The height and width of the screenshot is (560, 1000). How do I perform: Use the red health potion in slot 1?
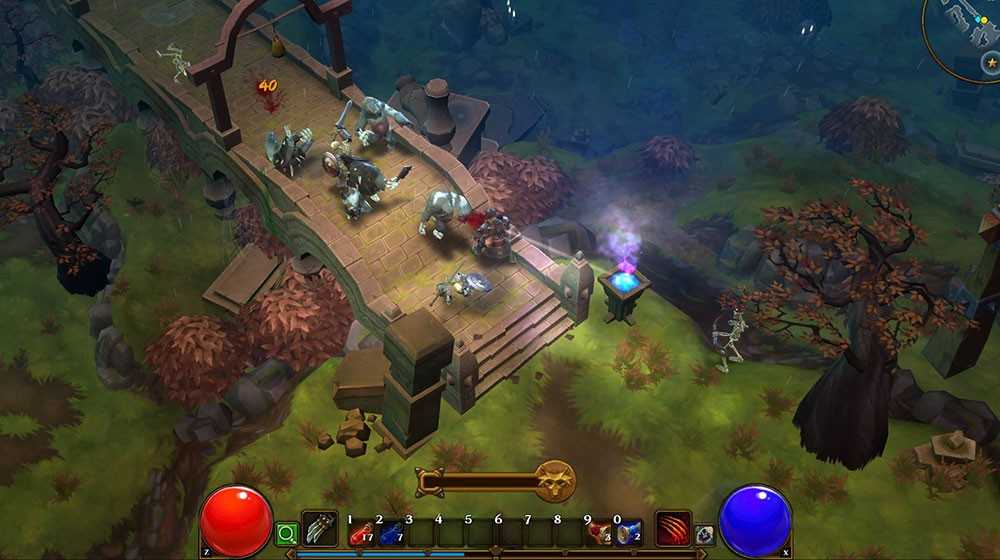361,533
